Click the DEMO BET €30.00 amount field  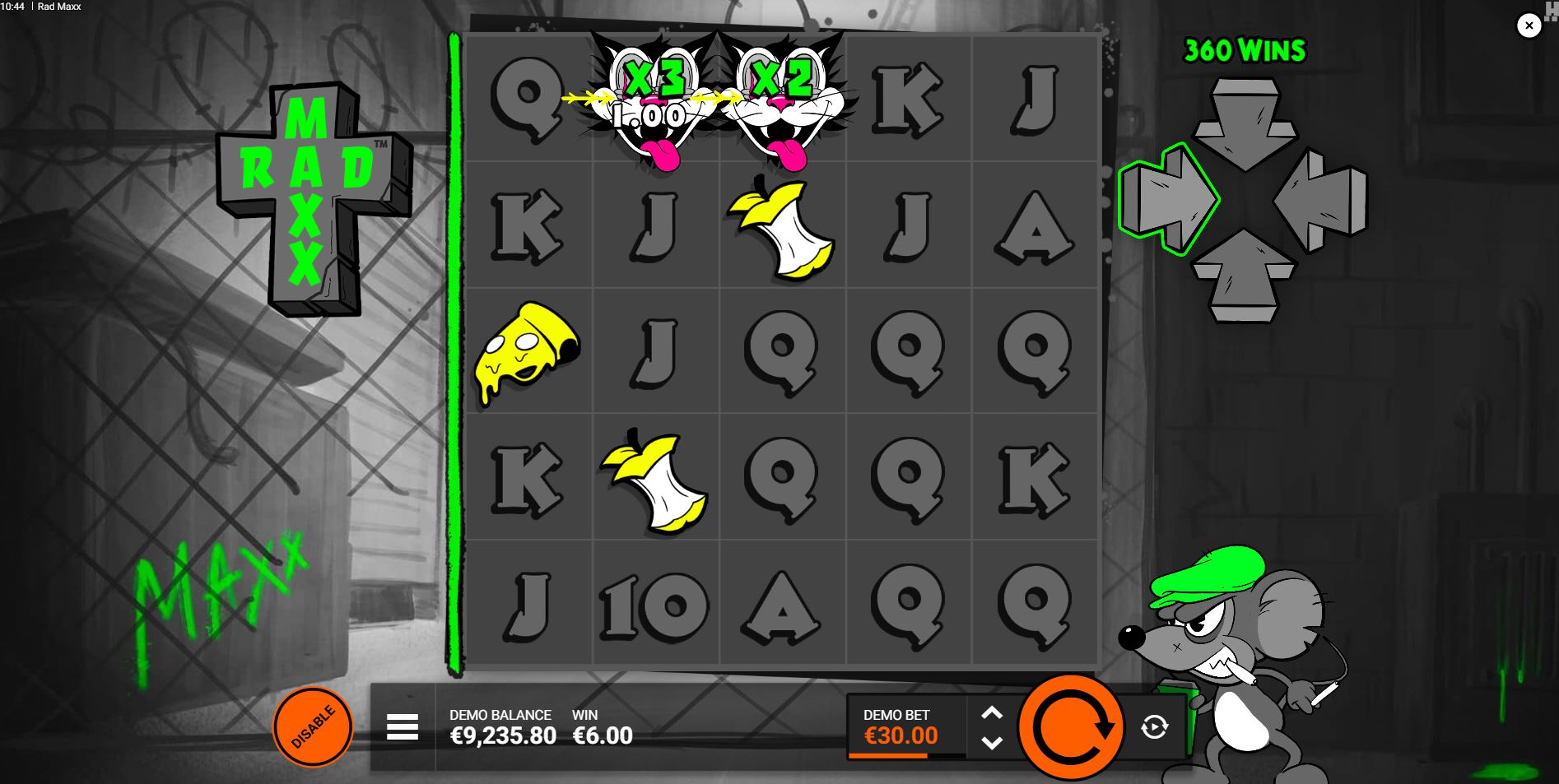(x=901, y=737)
